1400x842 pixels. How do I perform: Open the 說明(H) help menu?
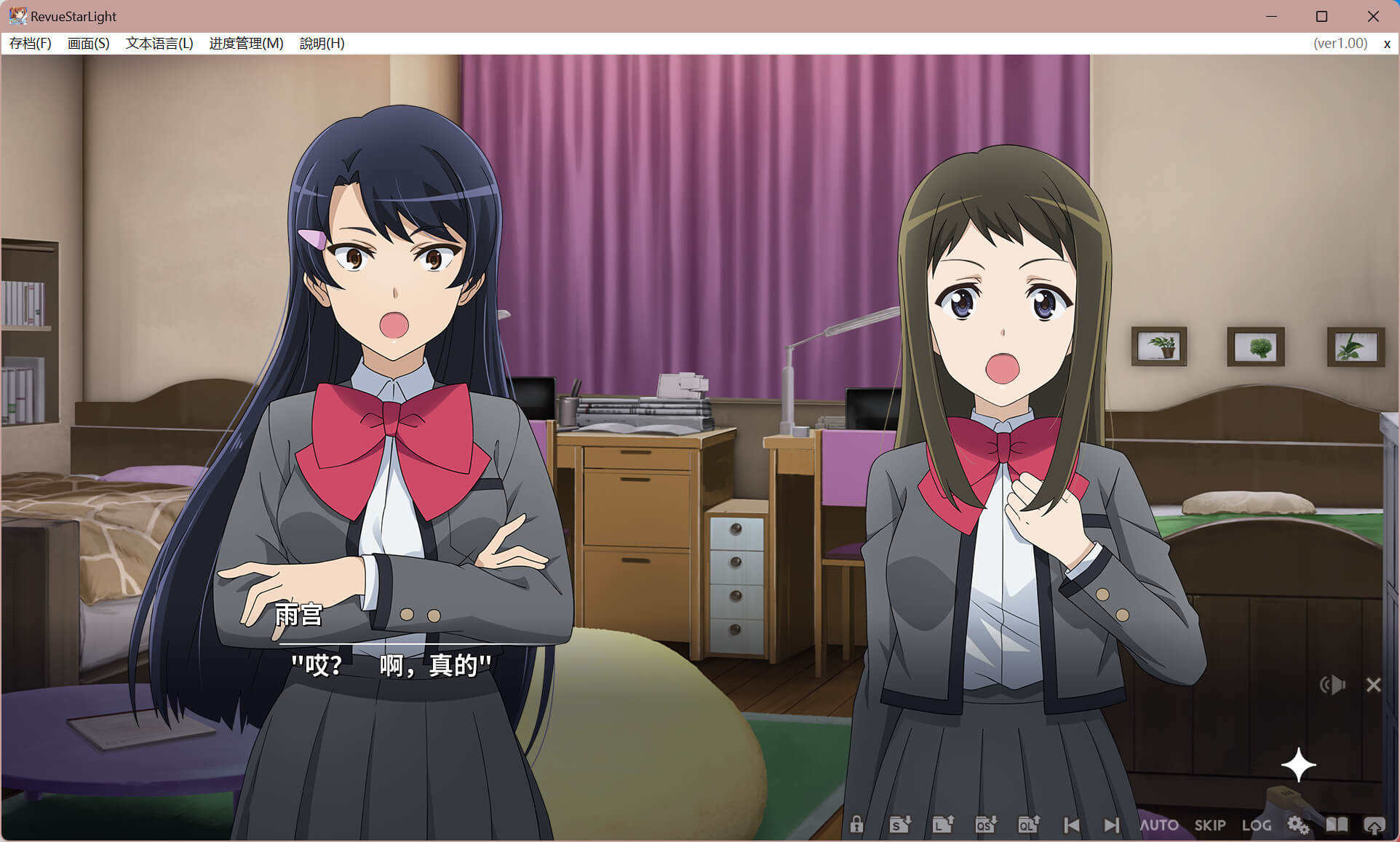point(322,44)
